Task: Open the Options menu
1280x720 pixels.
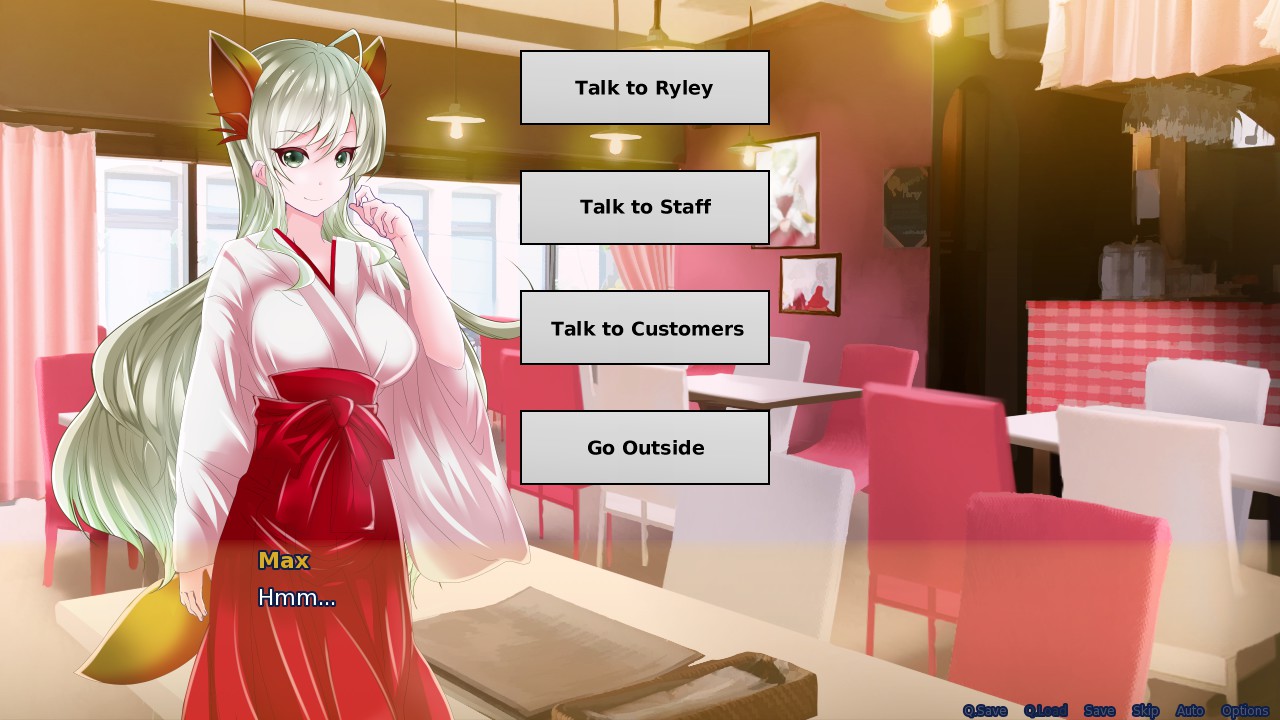Action: pos(1244,711)
